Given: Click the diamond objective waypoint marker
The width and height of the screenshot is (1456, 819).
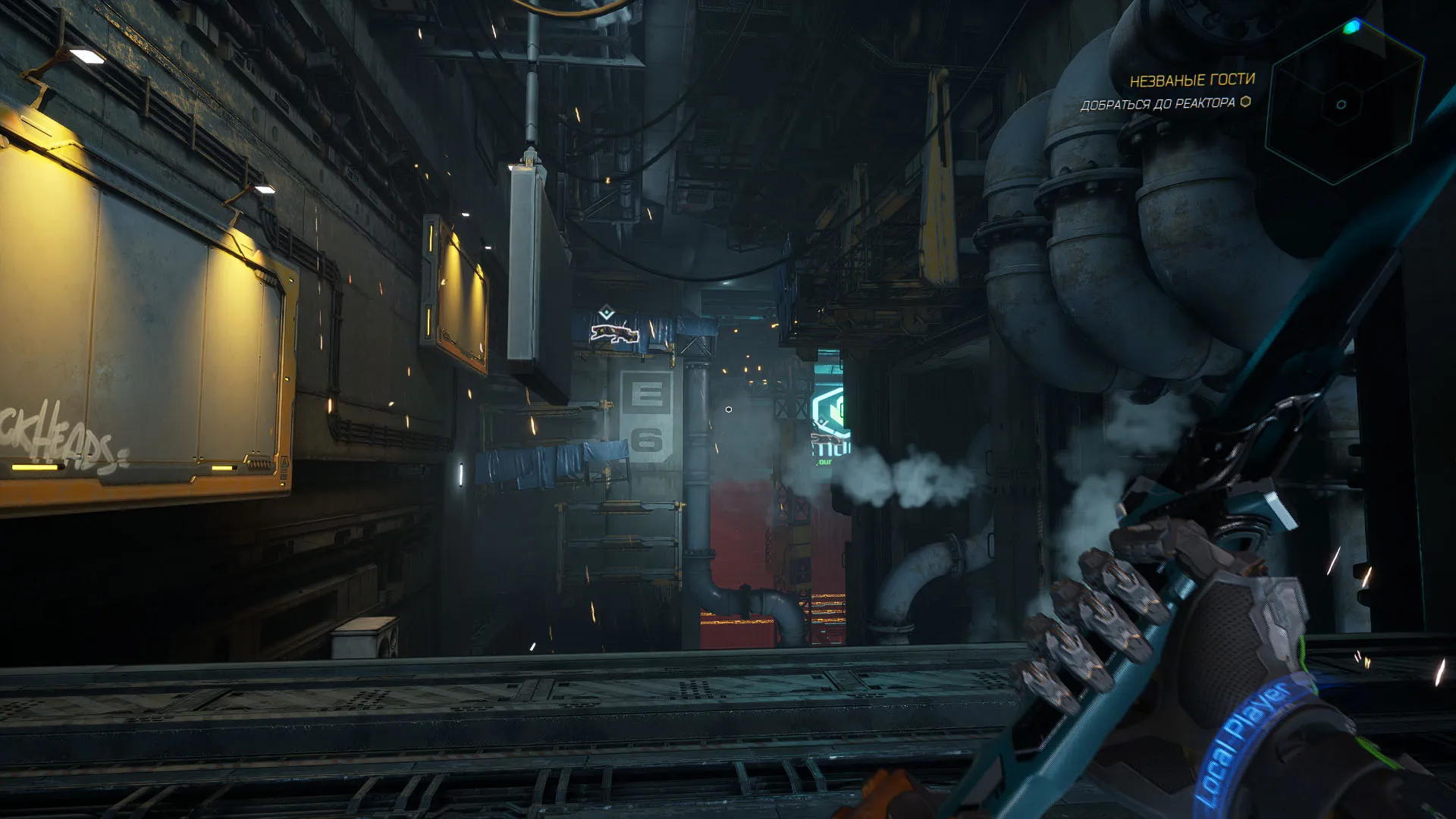Looking at the screenshot, I should point(605,313).
